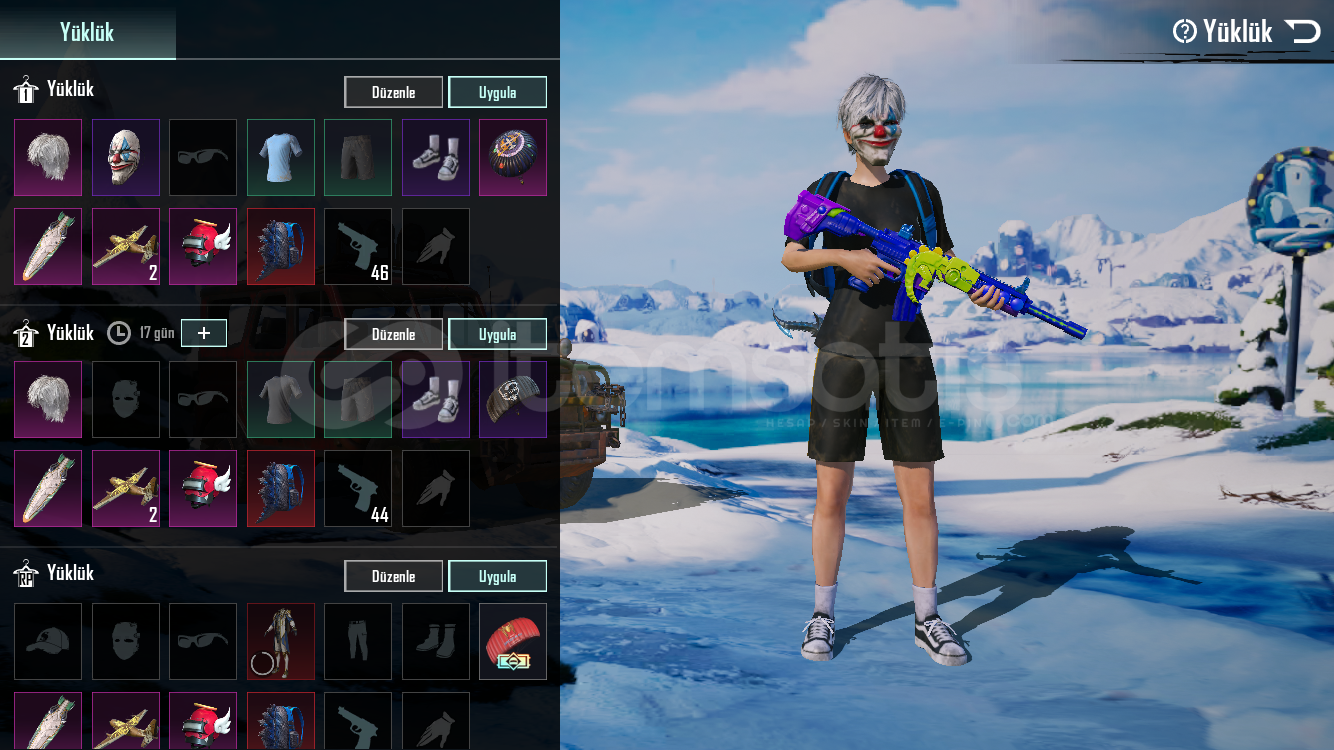Click Düzenle for loadout 1
This screenshot has height=750, width=1334.
393,92
